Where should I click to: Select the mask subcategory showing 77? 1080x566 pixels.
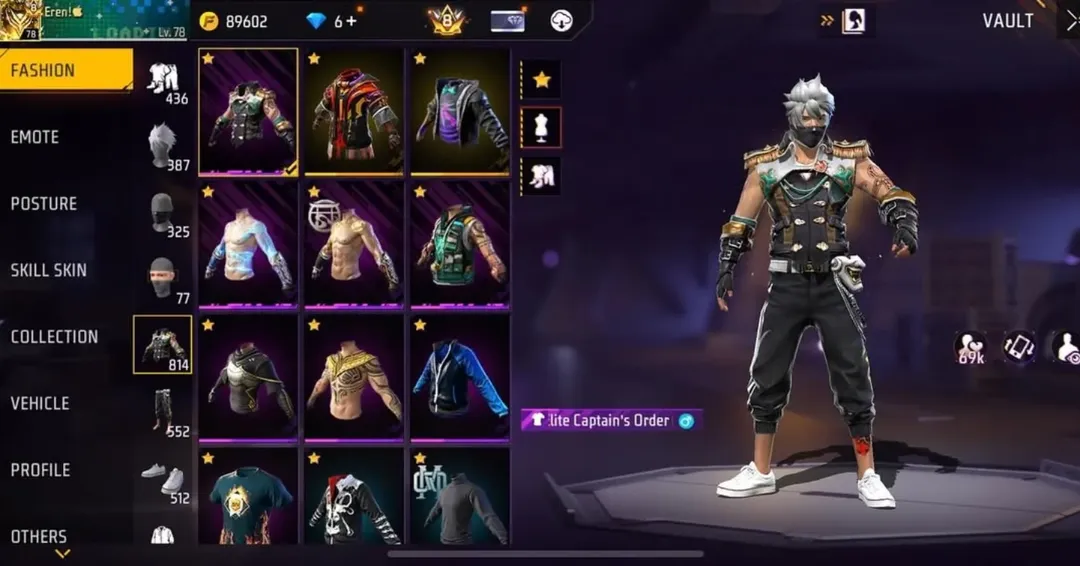click(x=163, y=278)
